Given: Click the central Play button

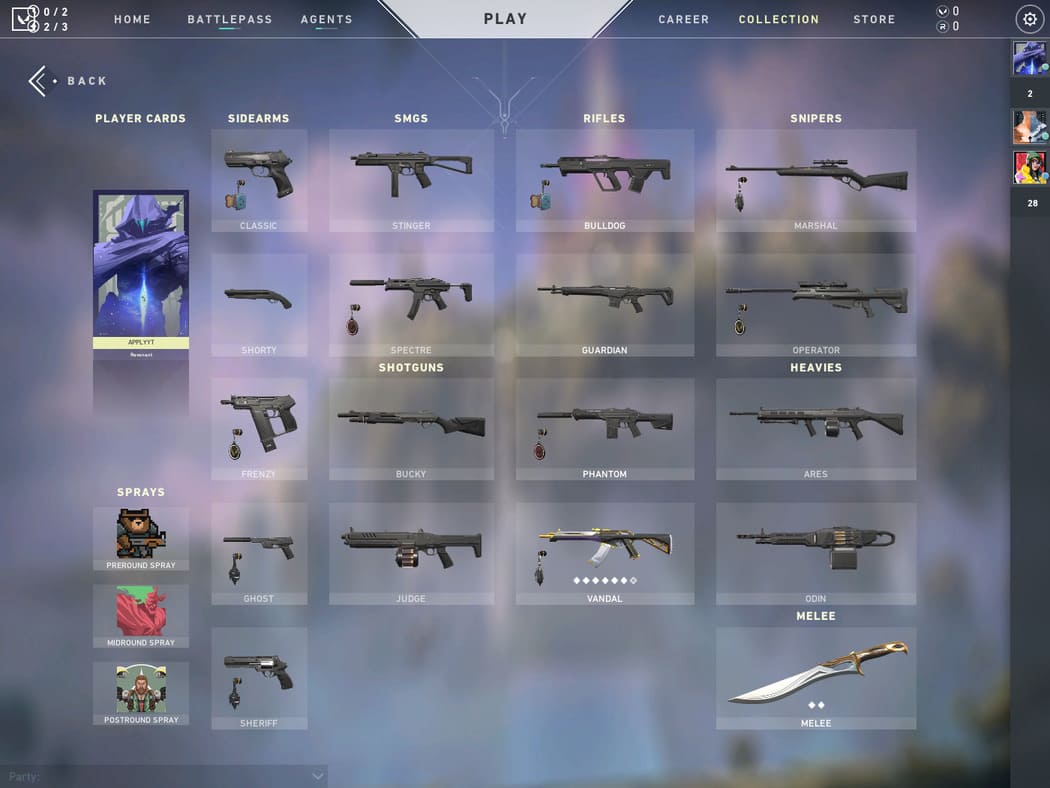Looking at the screenshot, I should (505, 19).
